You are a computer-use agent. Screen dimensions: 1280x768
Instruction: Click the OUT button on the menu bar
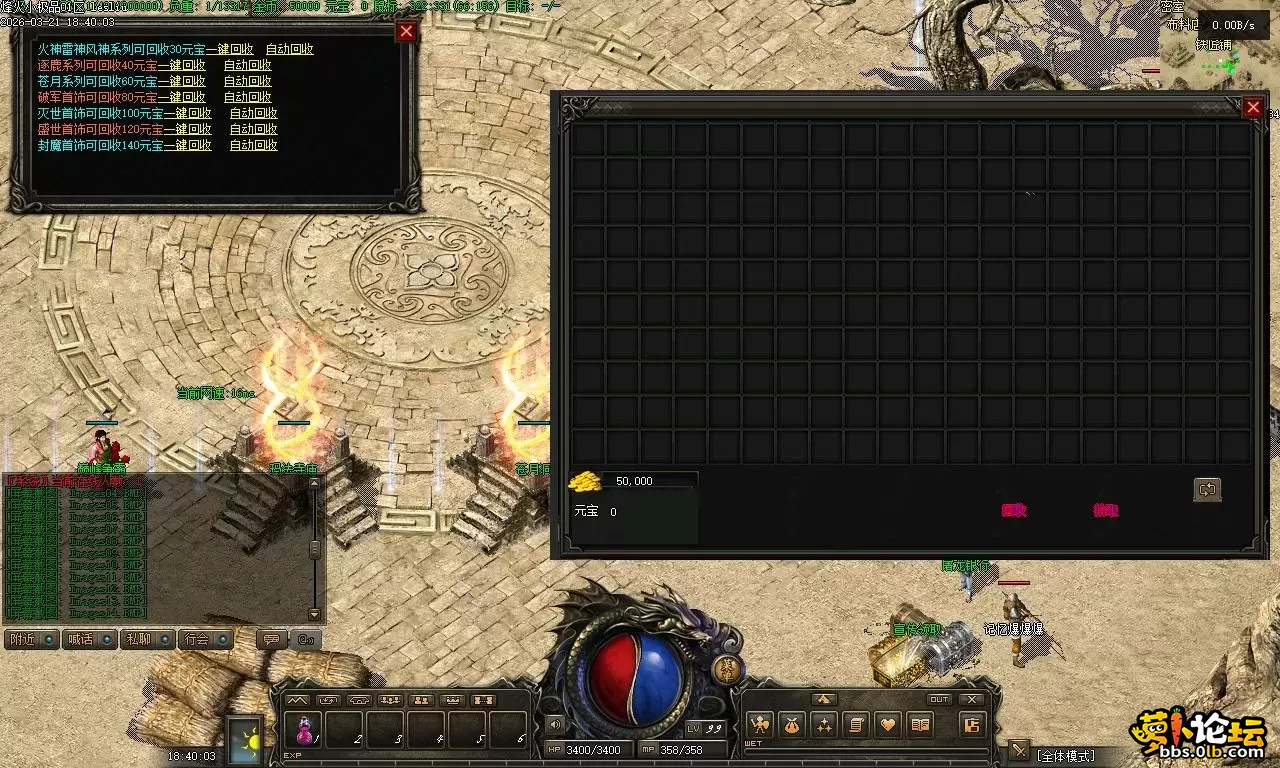(939, 700)
